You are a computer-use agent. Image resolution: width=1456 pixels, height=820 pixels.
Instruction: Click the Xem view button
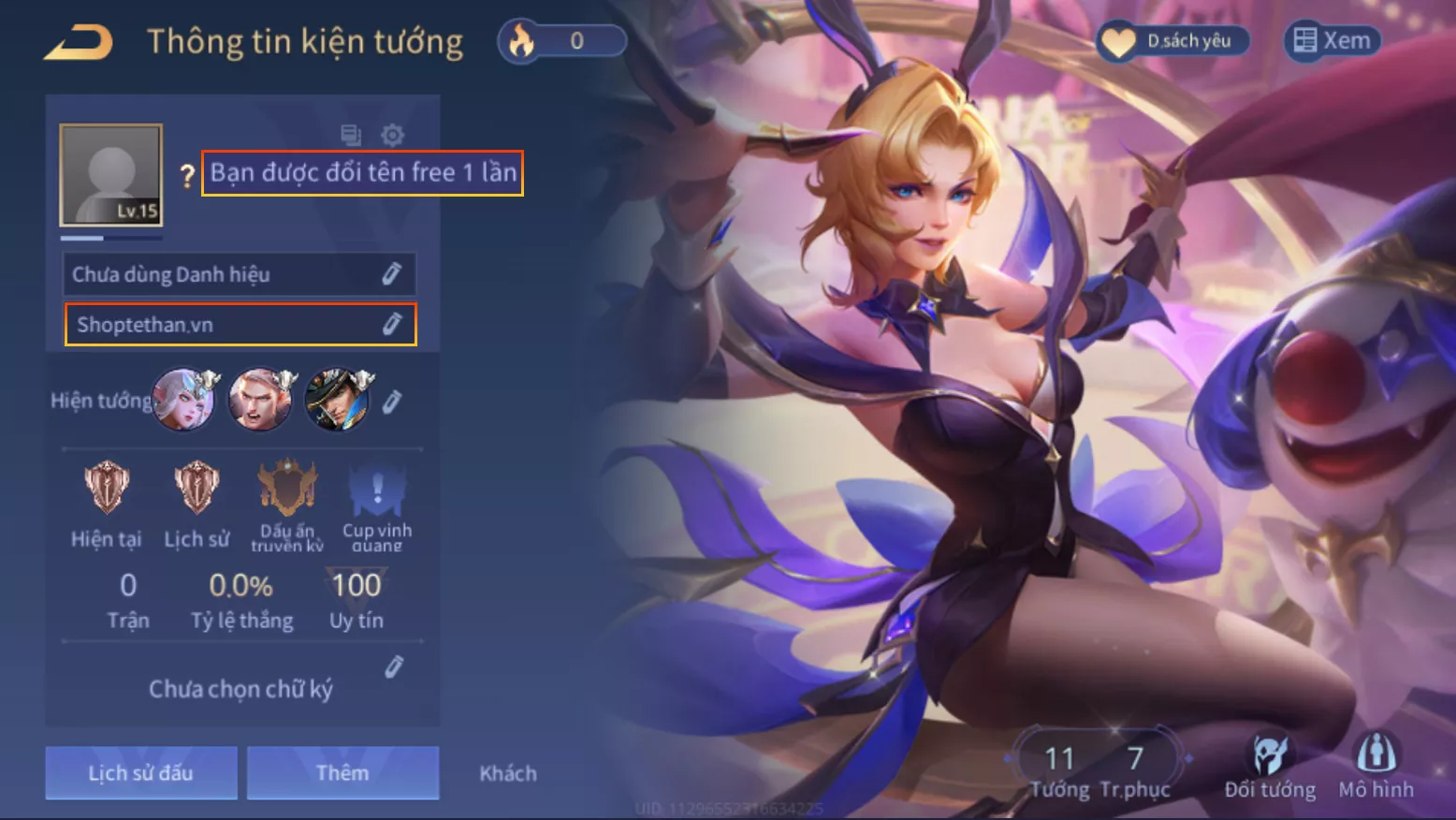1332,41
